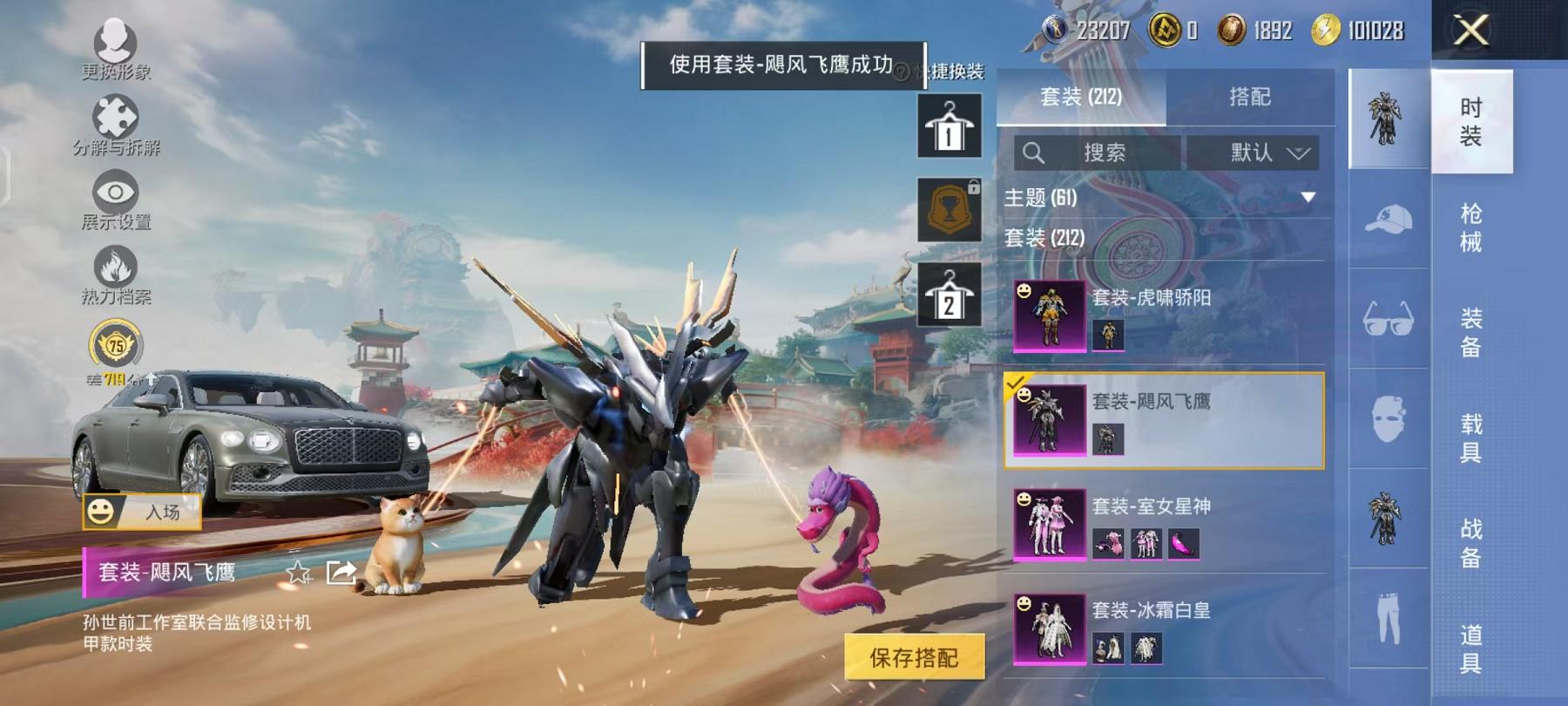Select the face mask category icon
1568x706 pixels.
pyautogui.click(x=1389, y=417)
